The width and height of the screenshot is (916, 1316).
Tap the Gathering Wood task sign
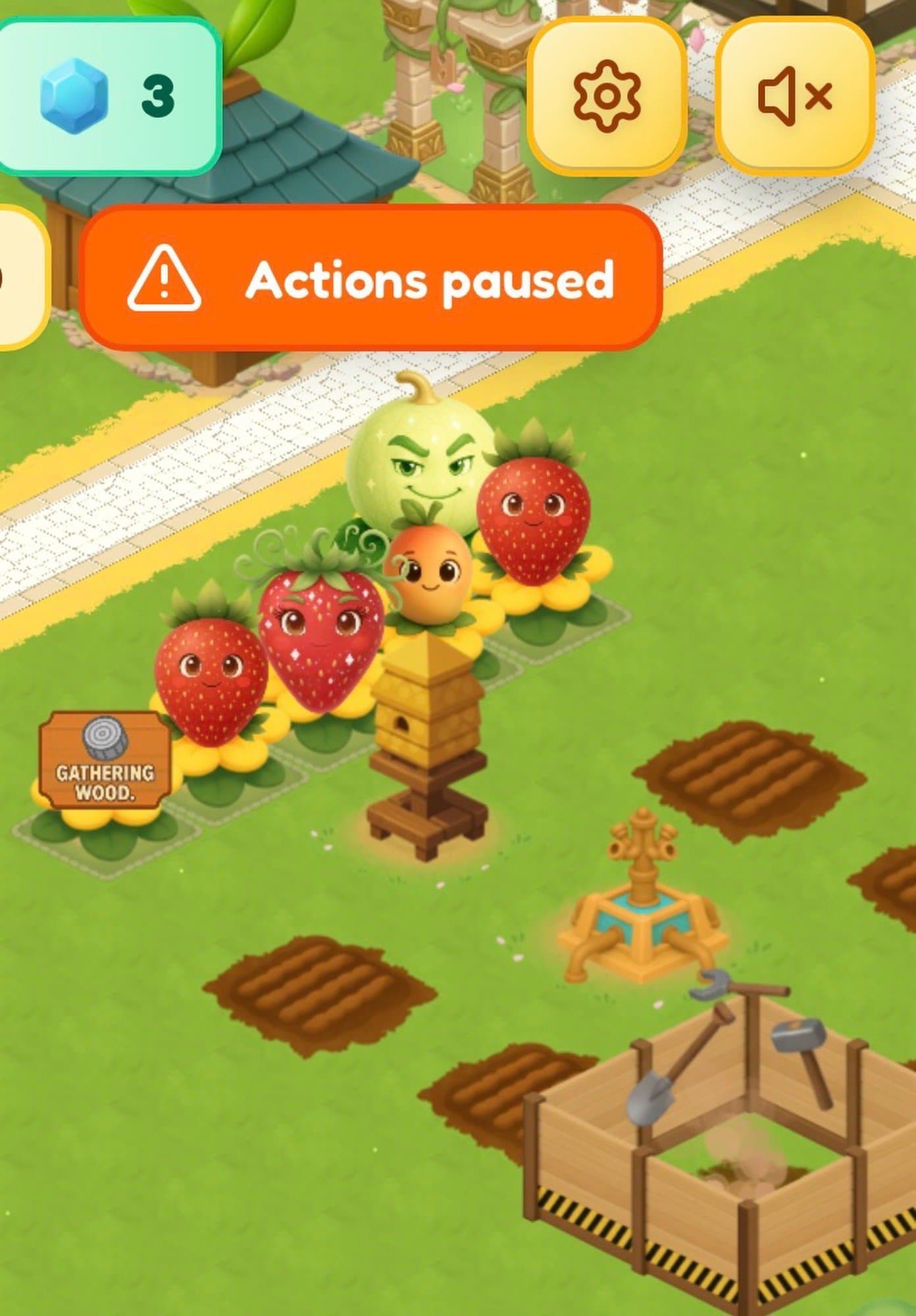103,761
